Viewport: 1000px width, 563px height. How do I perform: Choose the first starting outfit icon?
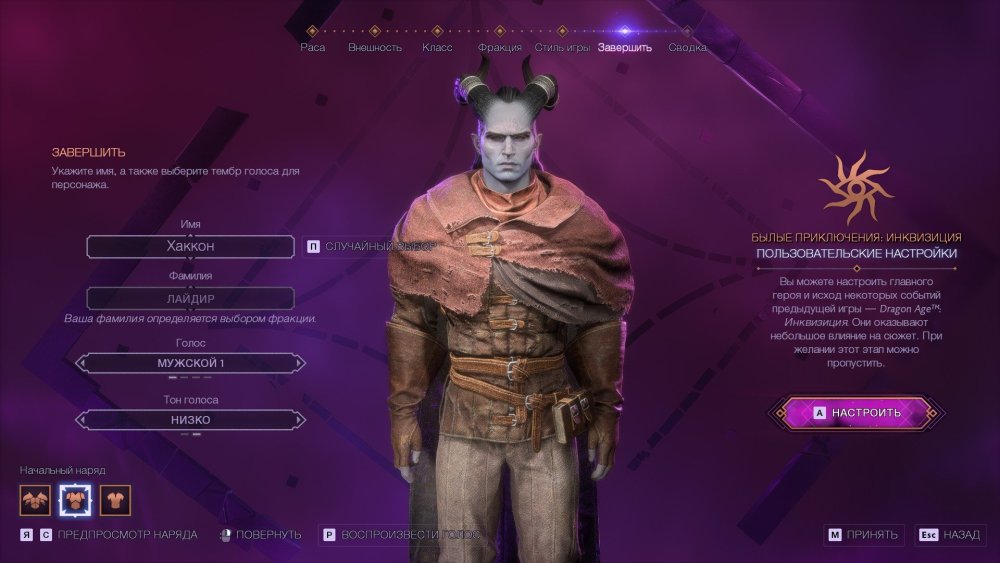pyautogui.click(x=35, y=498)
